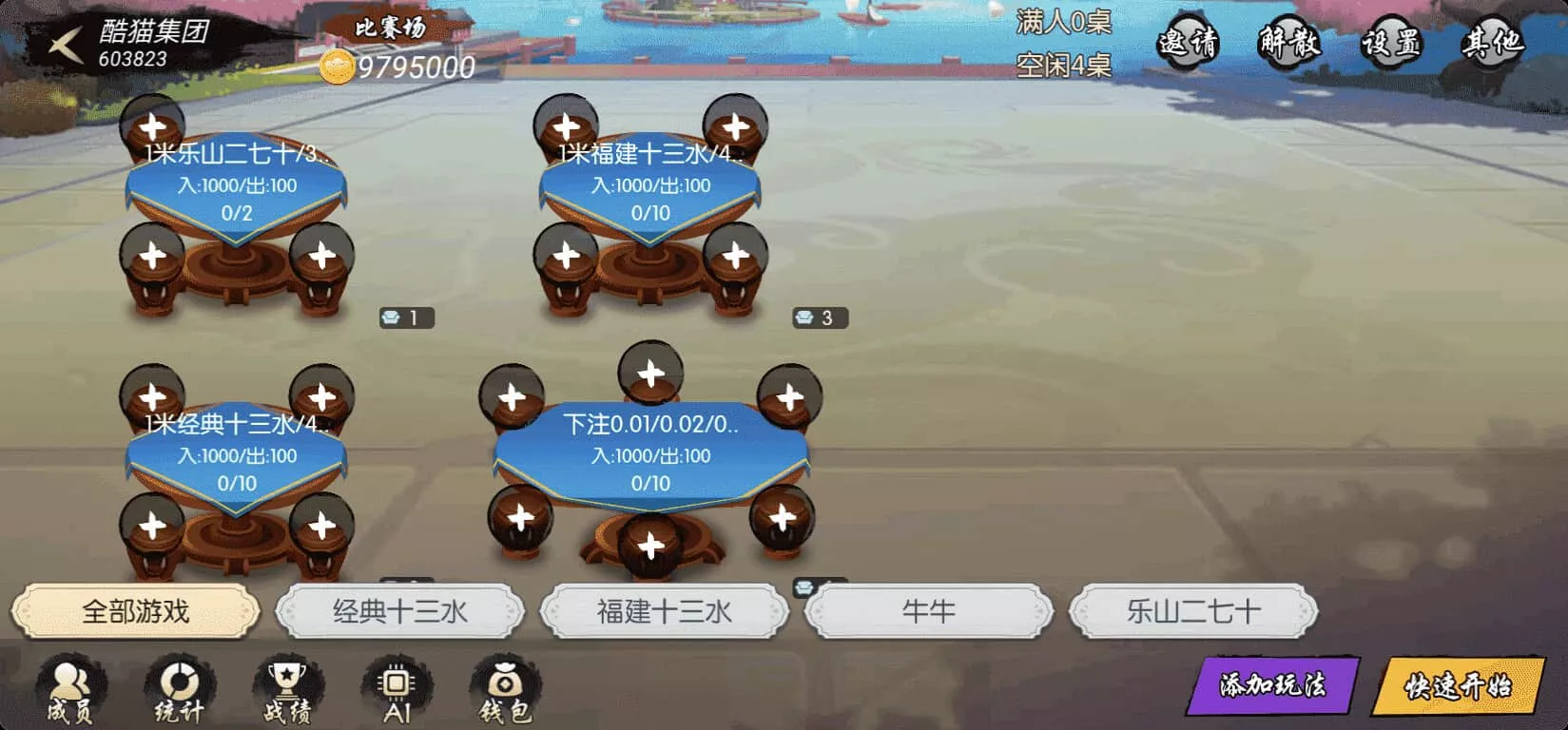The height and width of the screenshot is (730, 1568).
Task: Select the 牛牛 game tab
Action: (927, 611)
